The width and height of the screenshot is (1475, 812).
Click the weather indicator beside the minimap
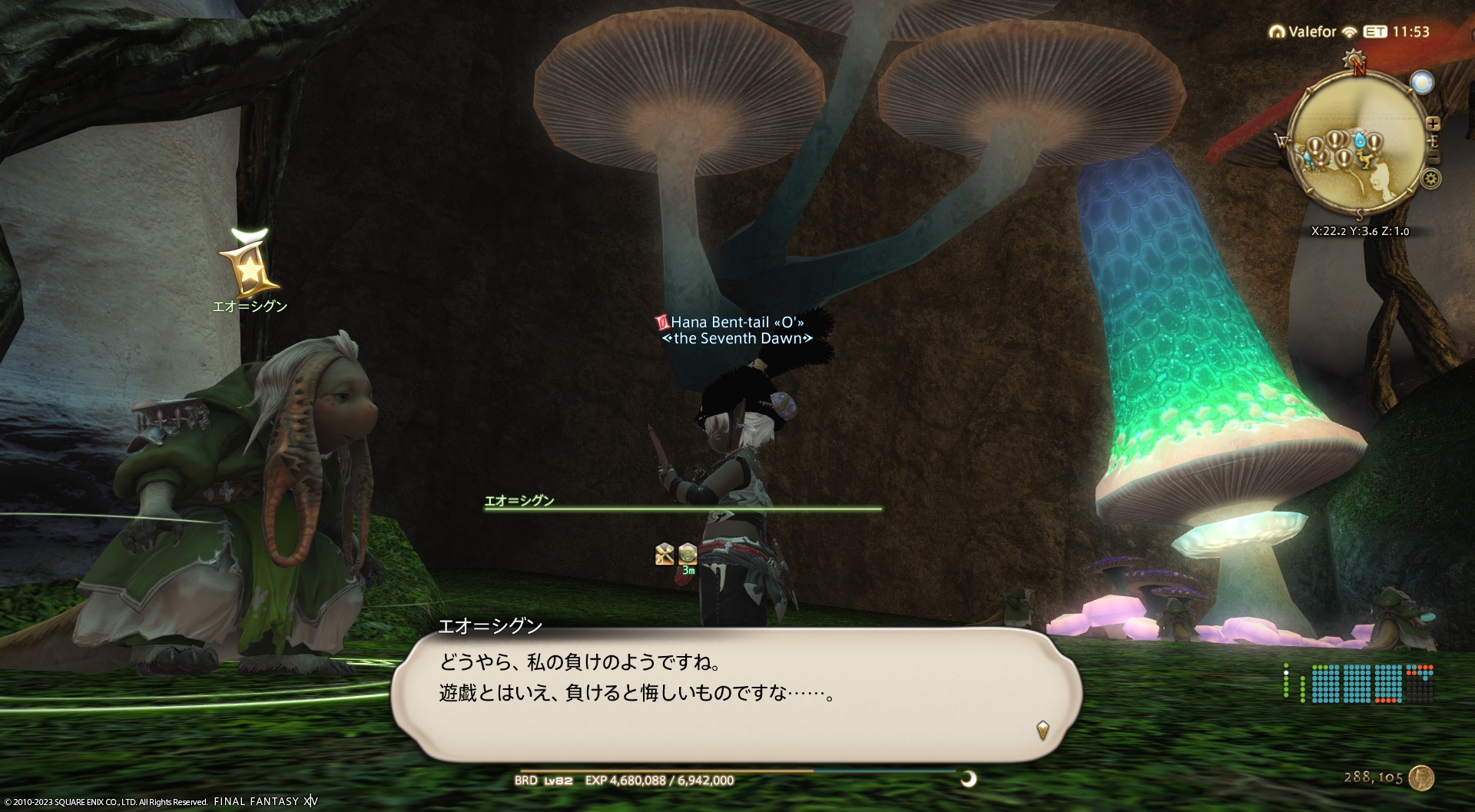coord(1422,82)
